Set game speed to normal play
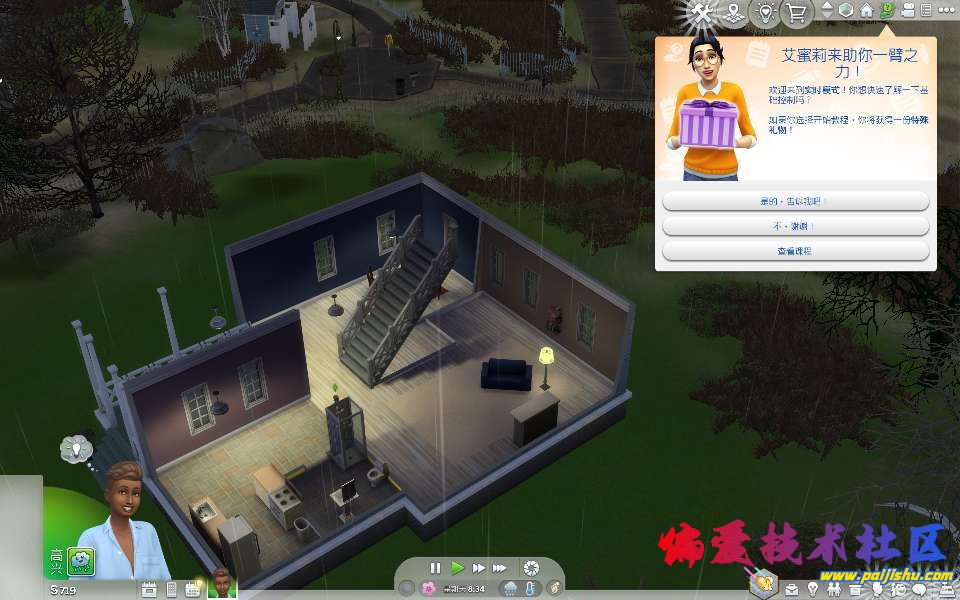The height and width of the screenshot is (600, 960). 457,568
